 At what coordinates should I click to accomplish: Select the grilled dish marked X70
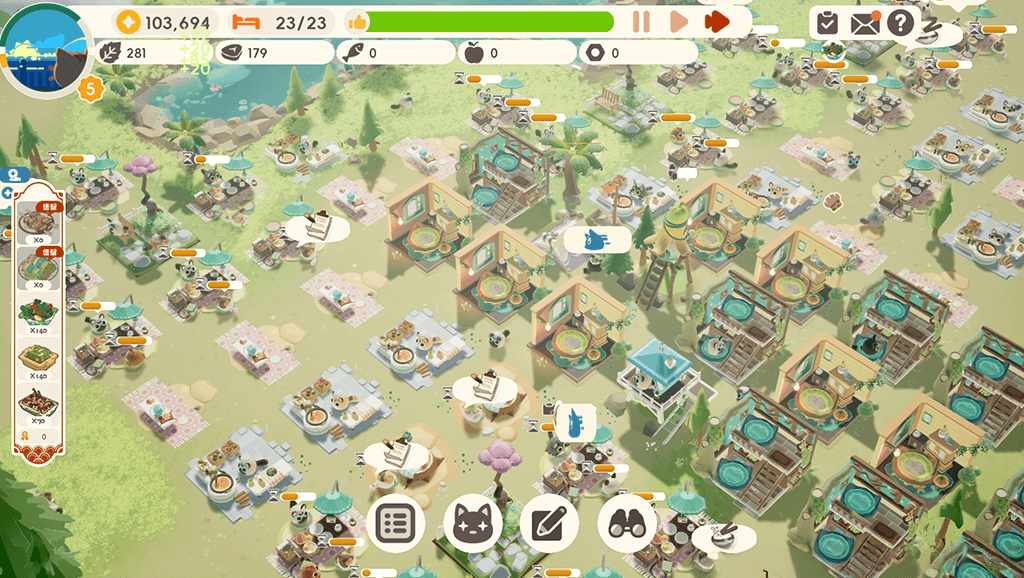(x=37, y=405)
